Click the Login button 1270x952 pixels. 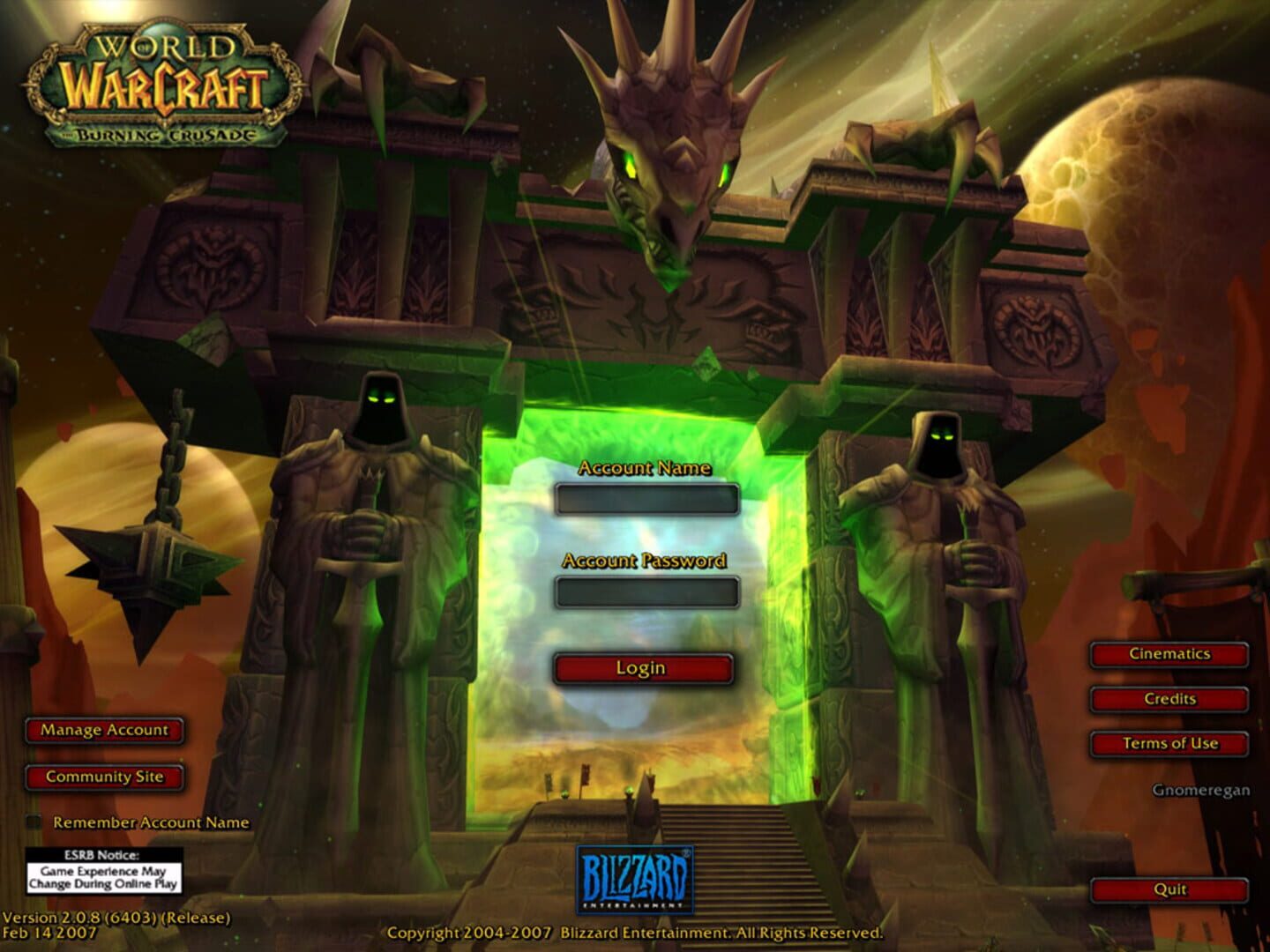pyautogui.click(x=642, y=668)
